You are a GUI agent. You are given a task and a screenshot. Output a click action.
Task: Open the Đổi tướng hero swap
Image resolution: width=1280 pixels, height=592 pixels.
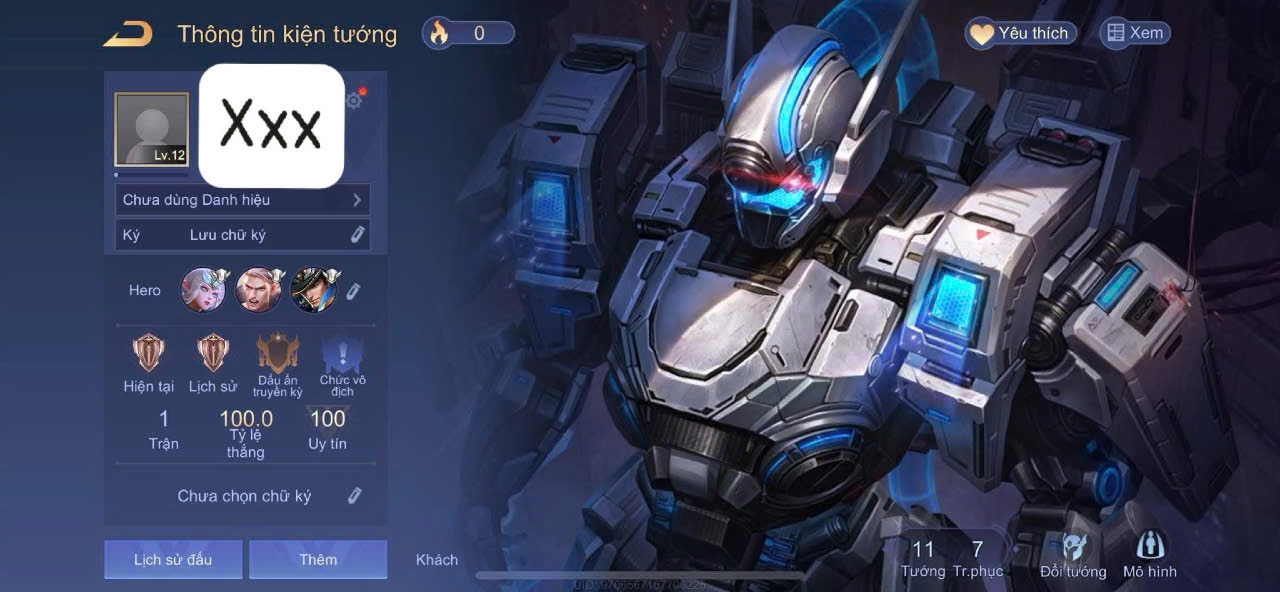click(1073, 555)
